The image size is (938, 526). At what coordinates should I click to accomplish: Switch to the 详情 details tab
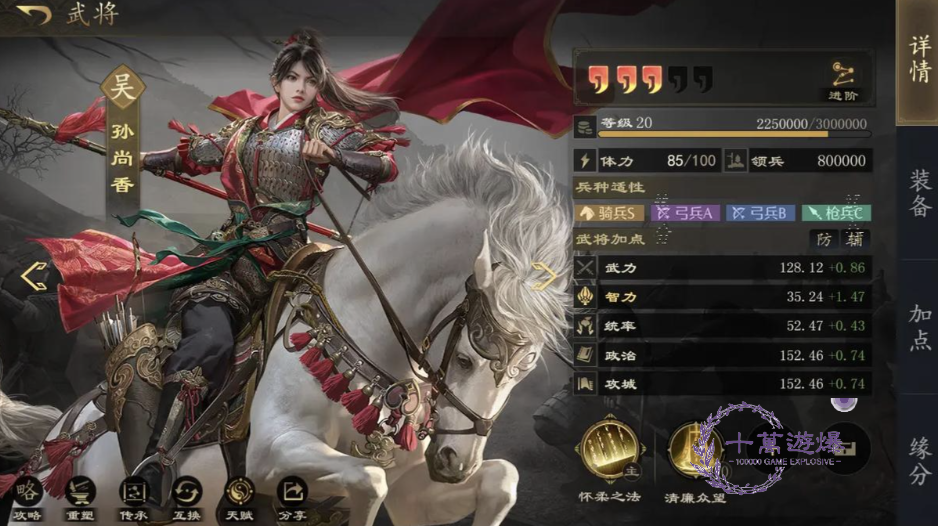pos(918,60)
